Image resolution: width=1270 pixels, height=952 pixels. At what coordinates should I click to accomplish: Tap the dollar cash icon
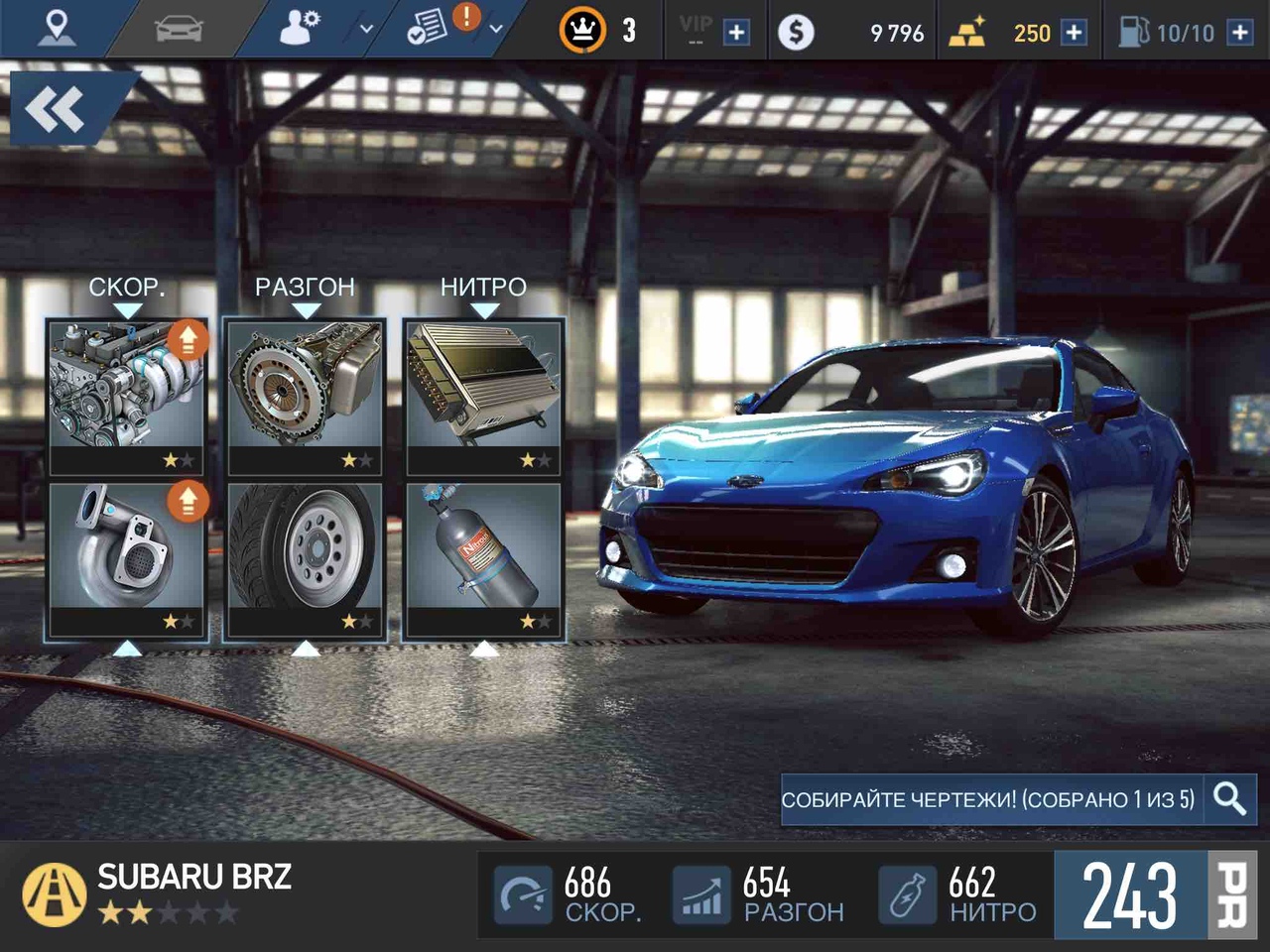[796, 30]
